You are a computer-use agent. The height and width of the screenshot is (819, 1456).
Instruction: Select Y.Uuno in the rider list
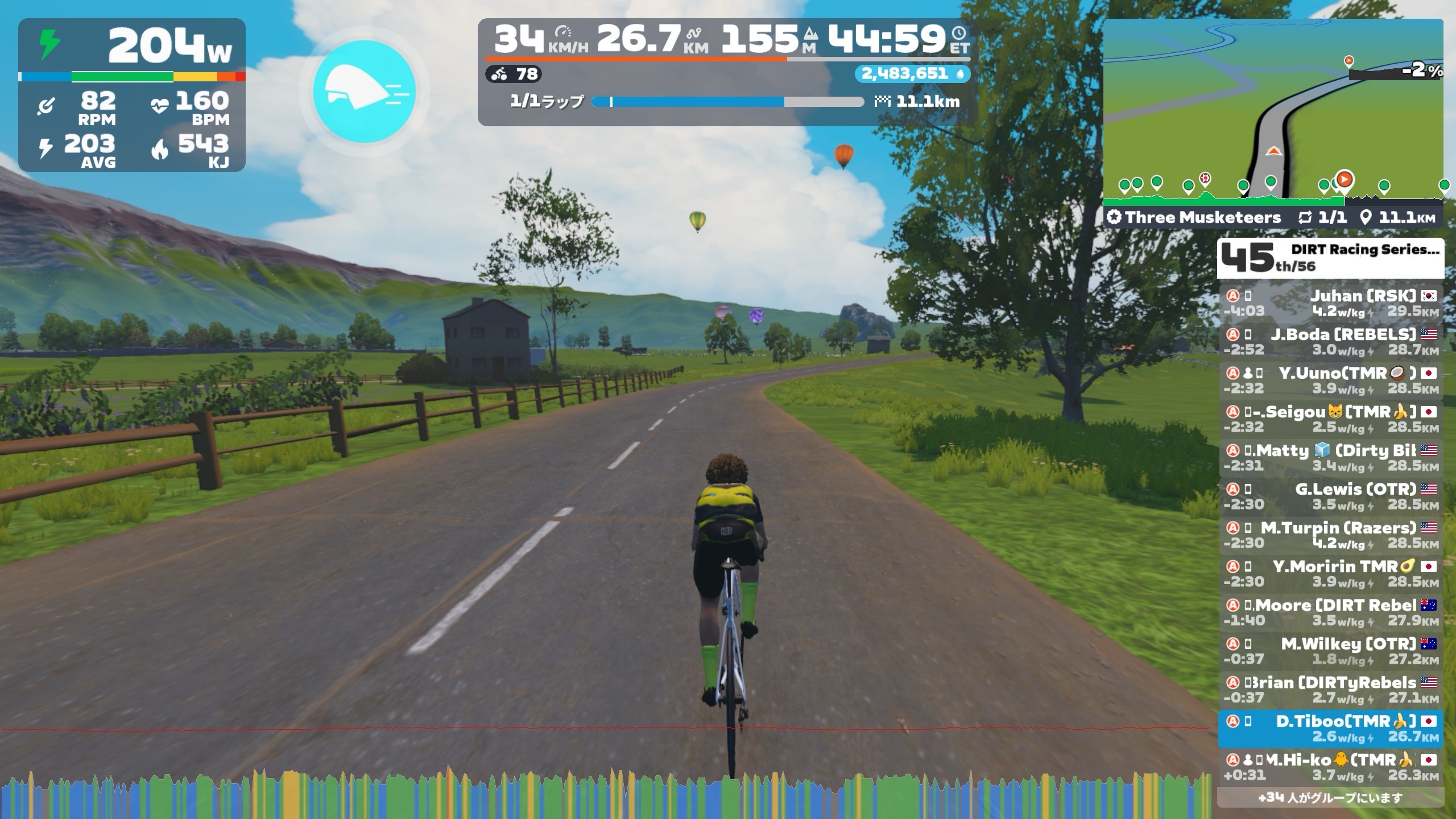[1330, 380]
